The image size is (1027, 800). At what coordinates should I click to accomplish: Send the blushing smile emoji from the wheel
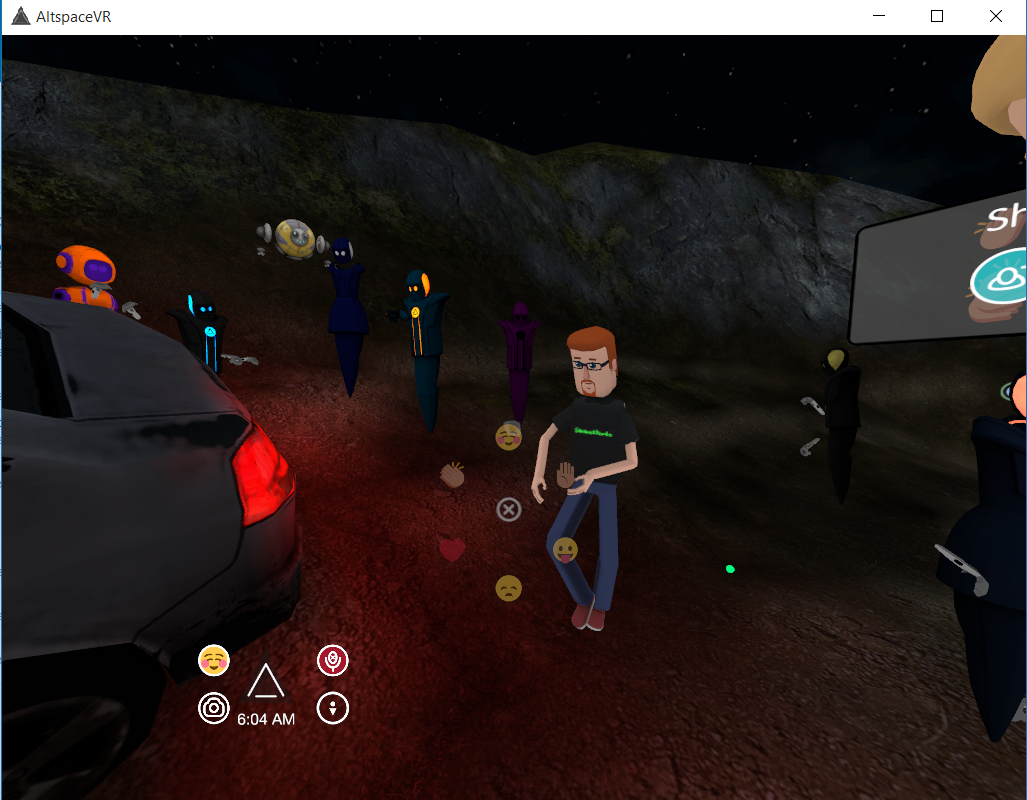(509, 436)
